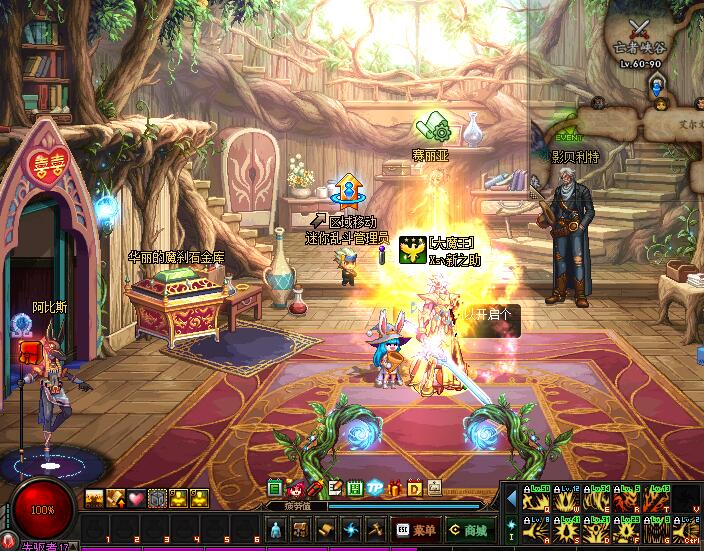Open the ESC 菜单 menu button

point(416,530)
